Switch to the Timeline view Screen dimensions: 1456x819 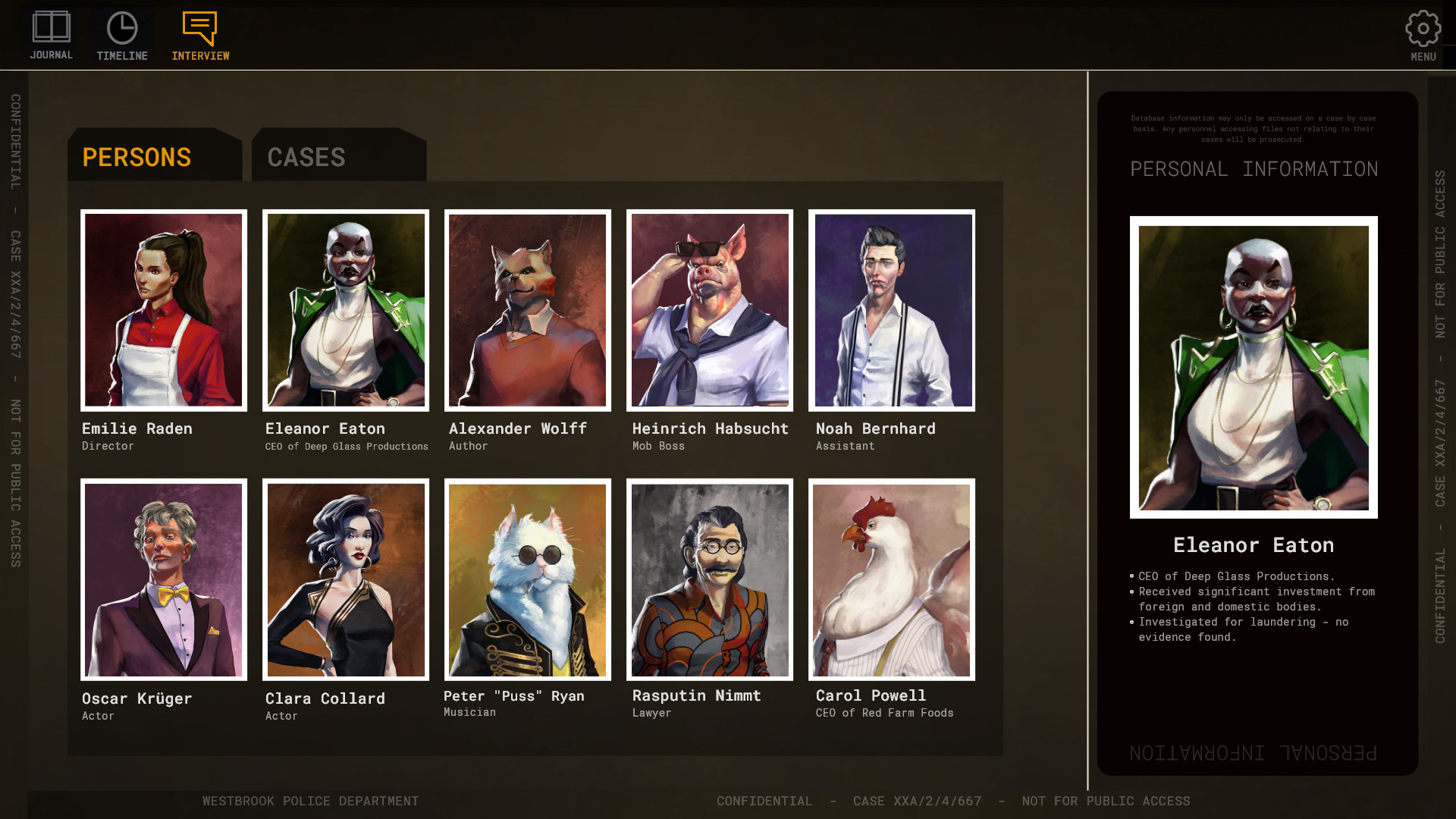(x=122, y=36)
